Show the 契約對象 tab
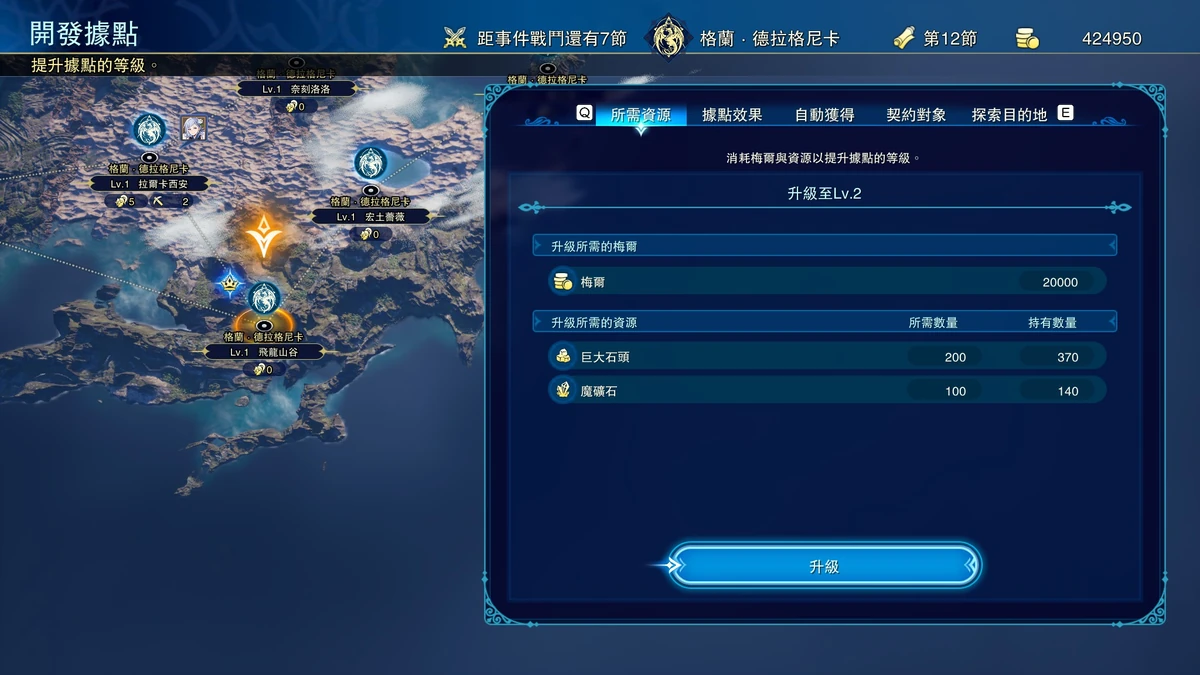 pyautogui.click(x=916, y=115)
